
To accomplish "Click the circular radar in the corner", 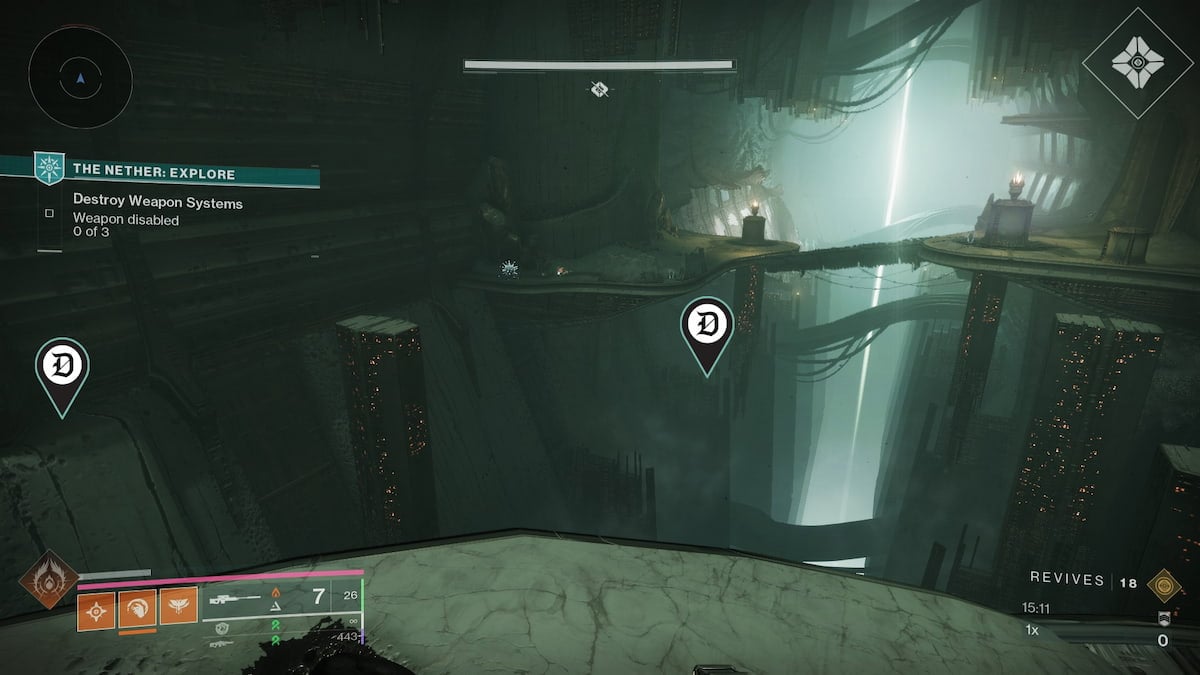I will coord(80,75).
